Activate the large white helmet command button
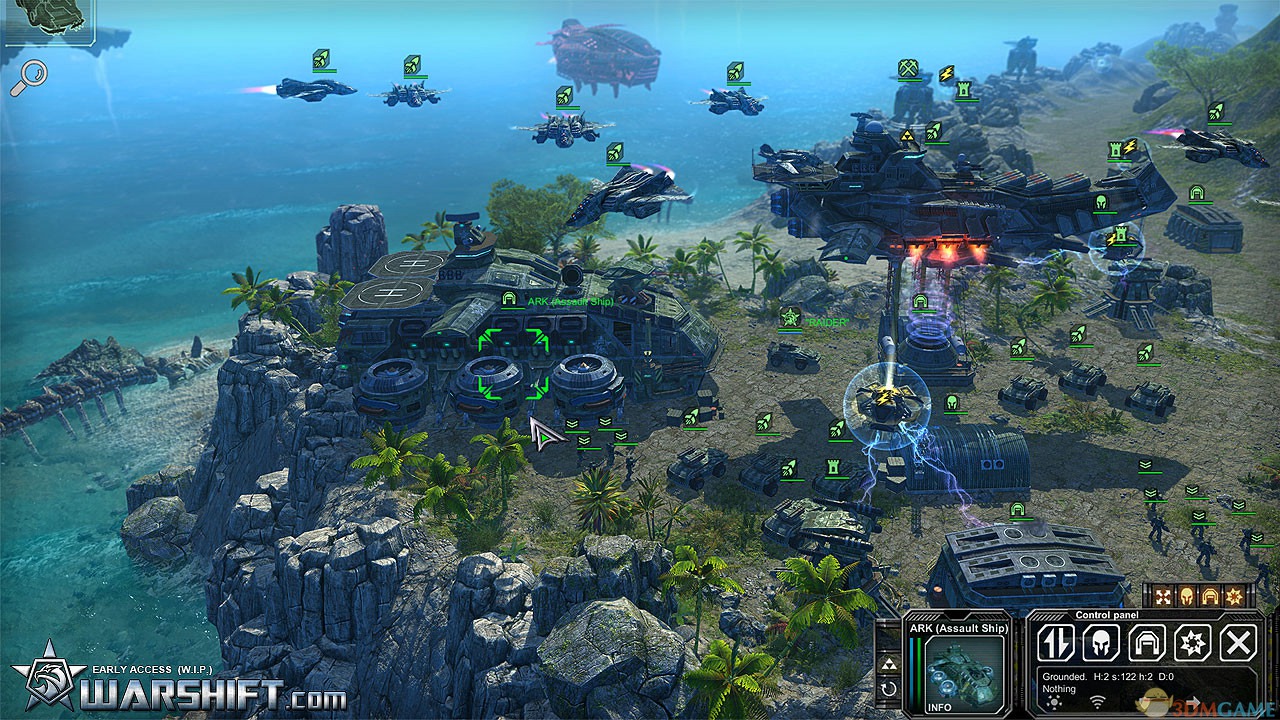 (x=1101, y=643)
